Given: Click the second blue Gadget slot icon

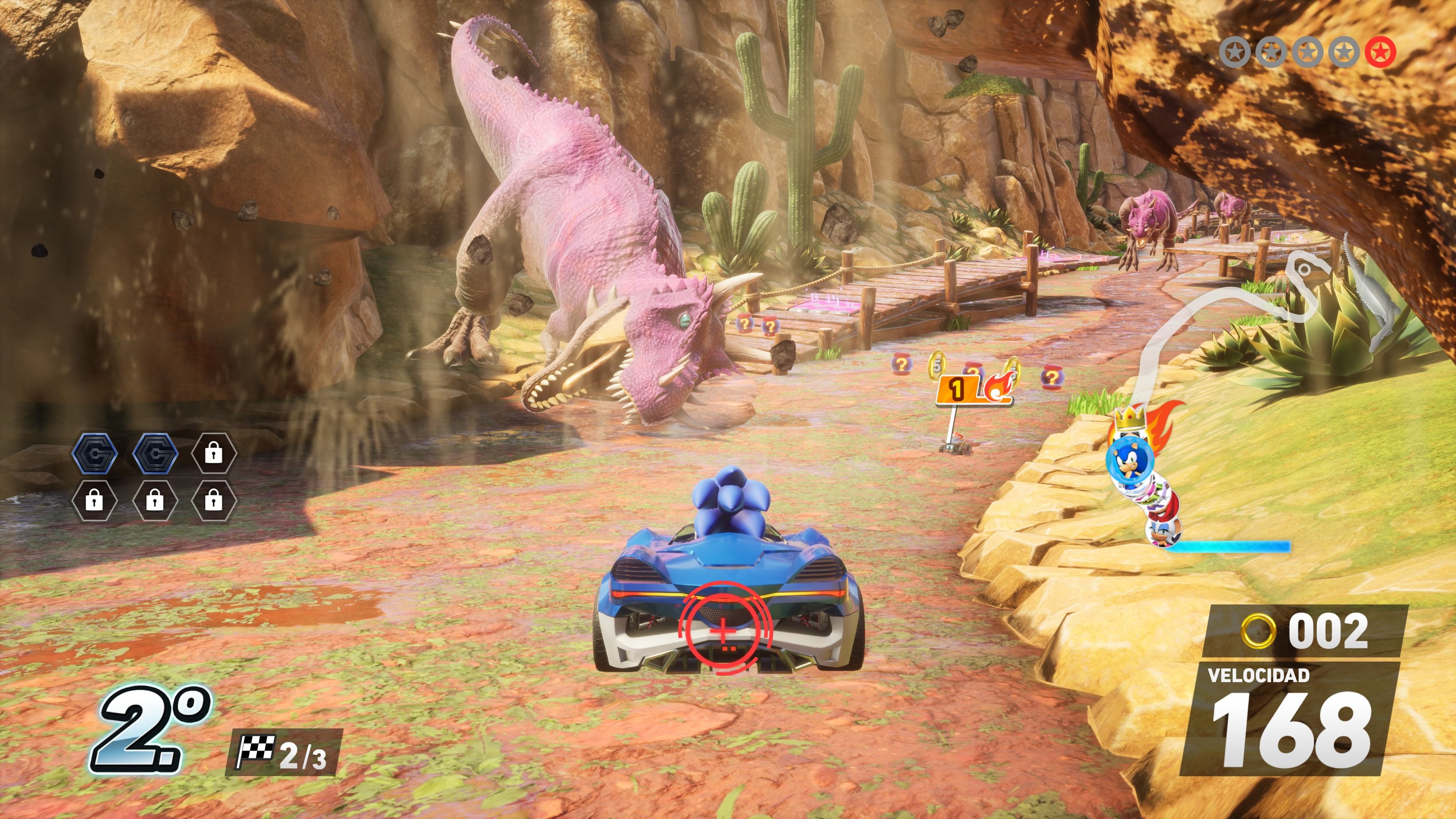Looking at the screenshot, I should click(x=155, y=455).
